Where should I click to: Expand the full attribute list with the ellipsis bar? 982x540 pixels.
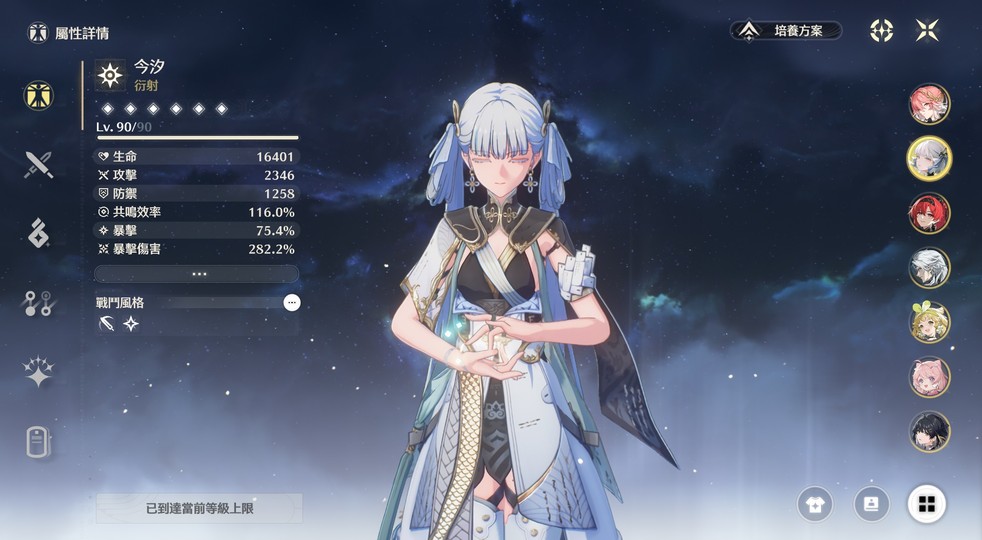tap(197, 273)
